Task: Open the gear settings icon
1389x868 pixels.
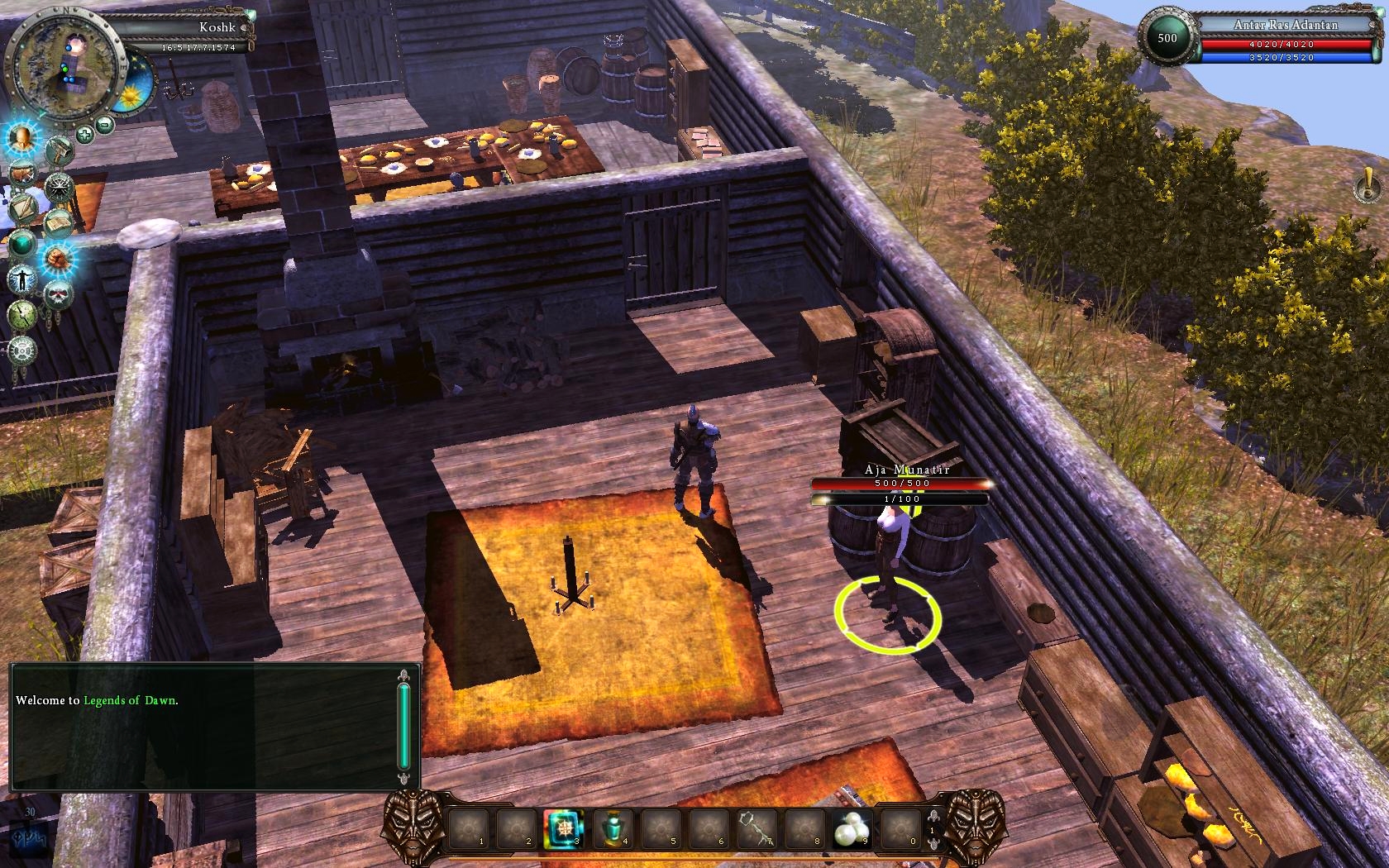Action: [22, 350]
